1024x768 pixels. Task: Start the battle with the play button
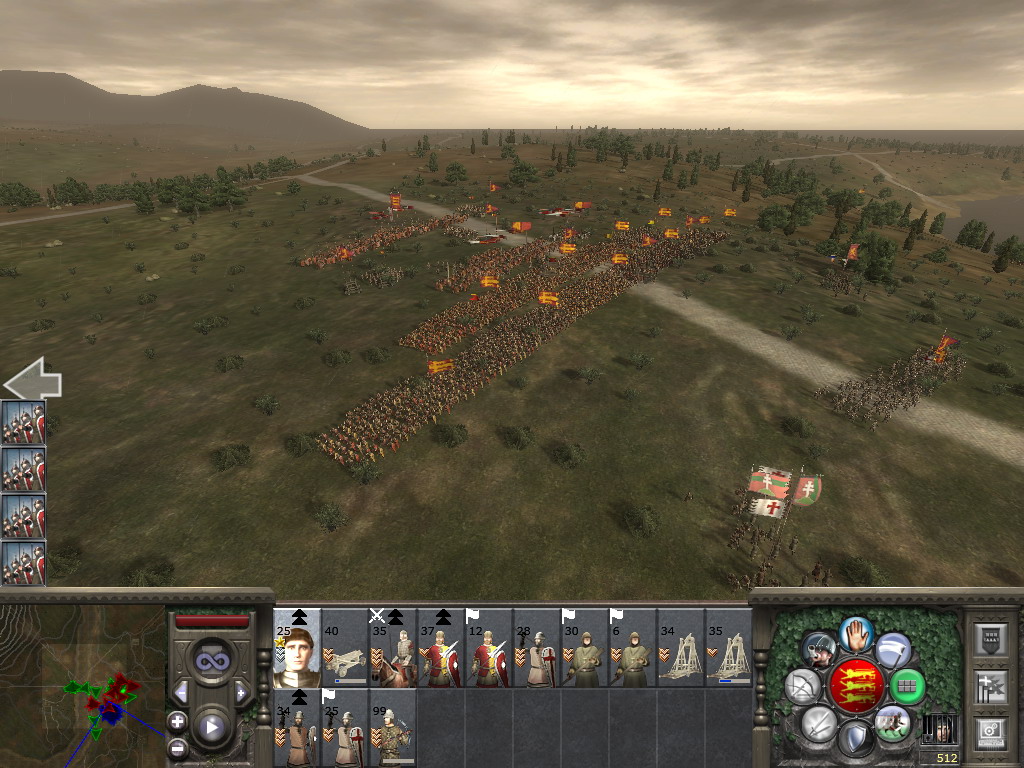210,727
